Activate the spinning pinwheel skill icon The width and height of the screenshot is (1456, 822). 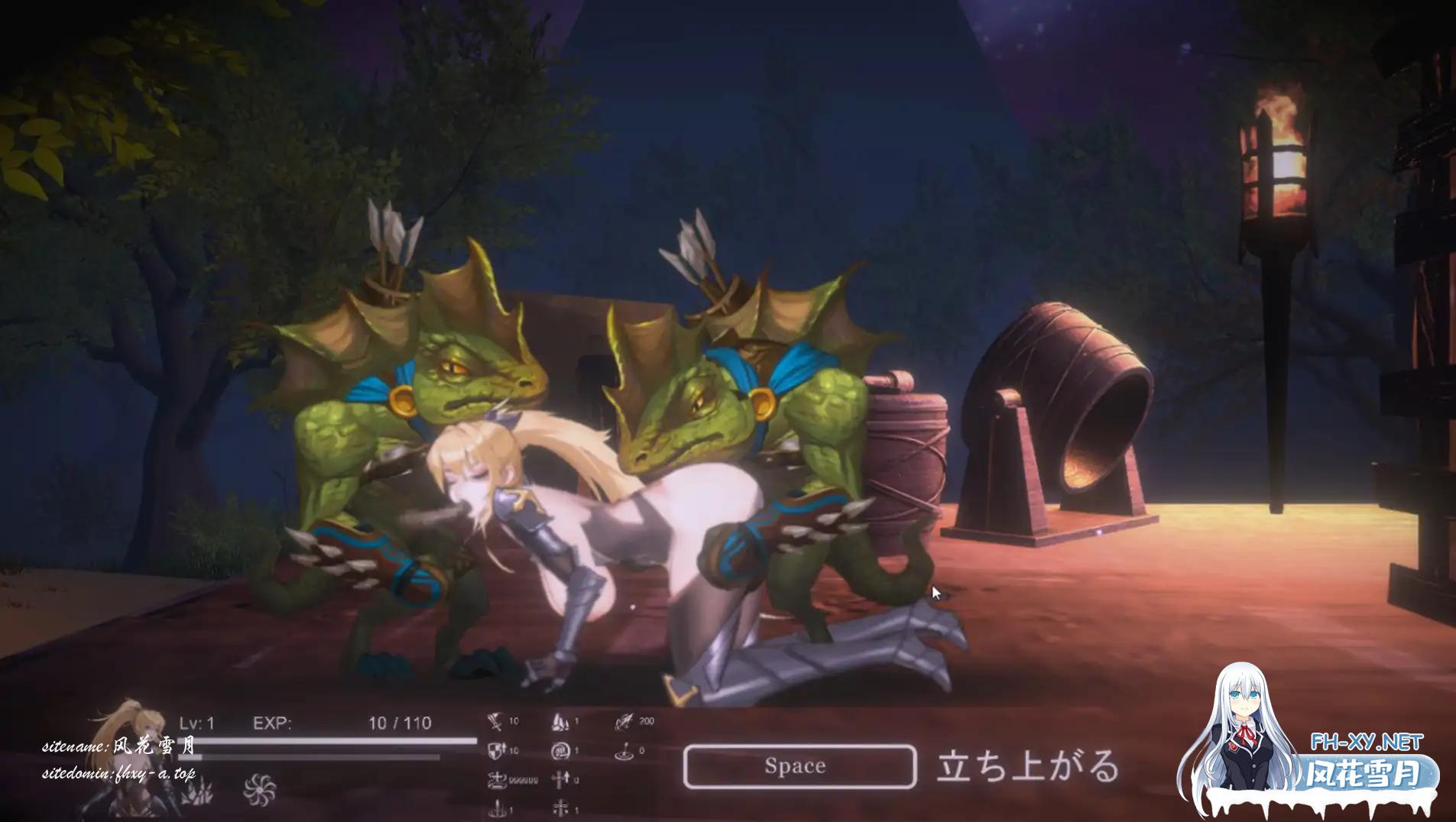click(x=259, y=789)
